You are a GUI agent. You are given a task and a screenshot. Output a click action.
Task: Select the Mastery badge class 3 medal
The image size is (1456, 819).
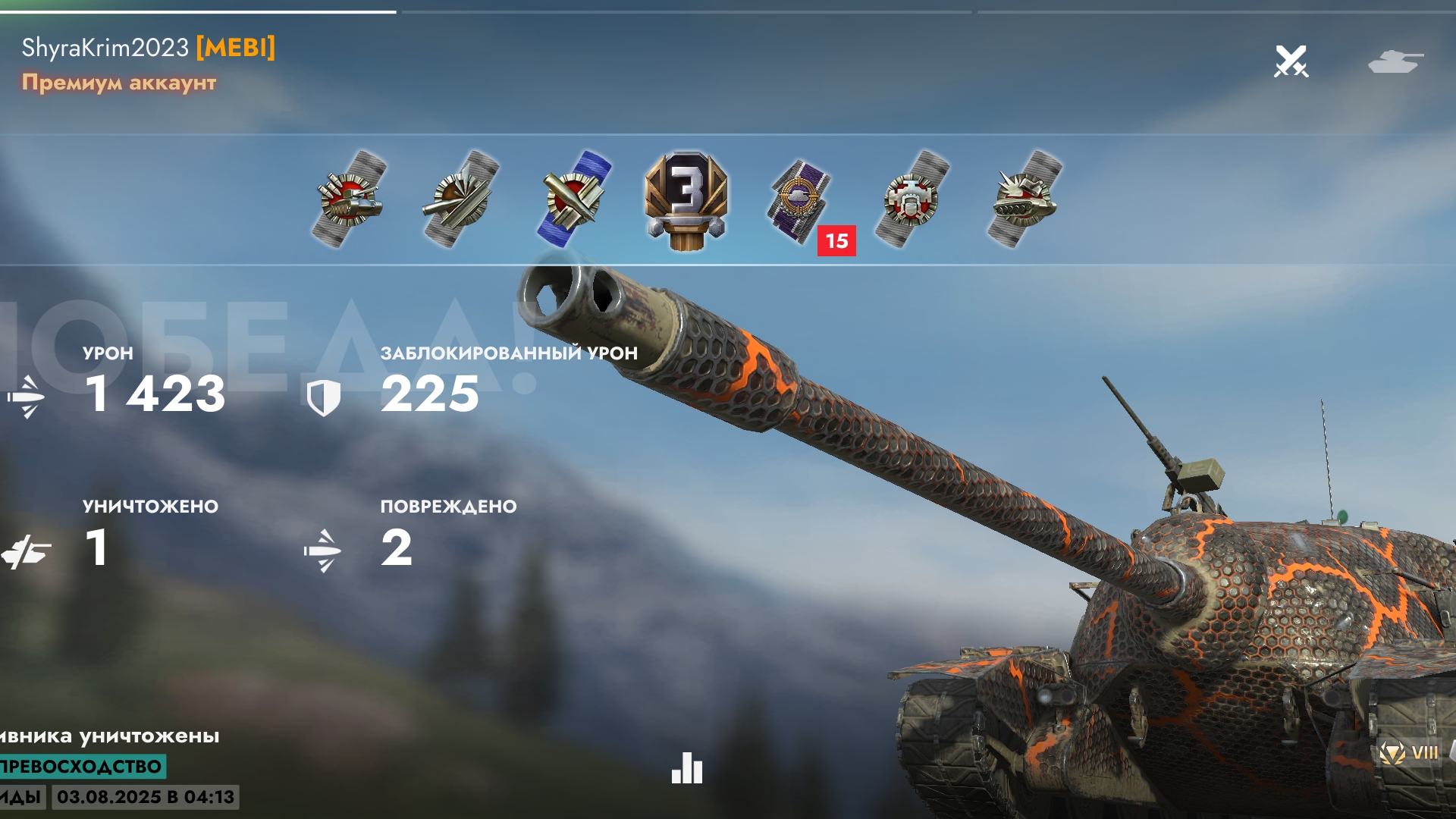[x=686, y=200]
